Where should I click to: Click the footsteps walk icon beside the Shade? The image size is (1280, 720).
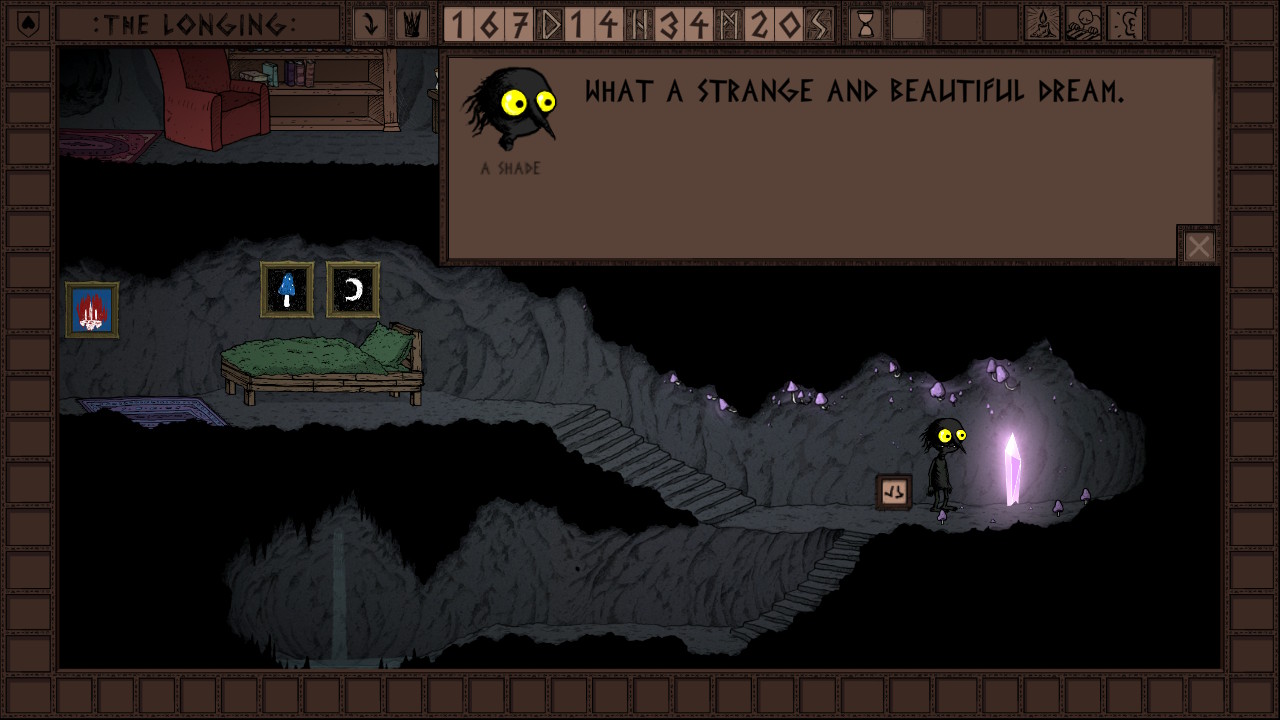[894, 491]
